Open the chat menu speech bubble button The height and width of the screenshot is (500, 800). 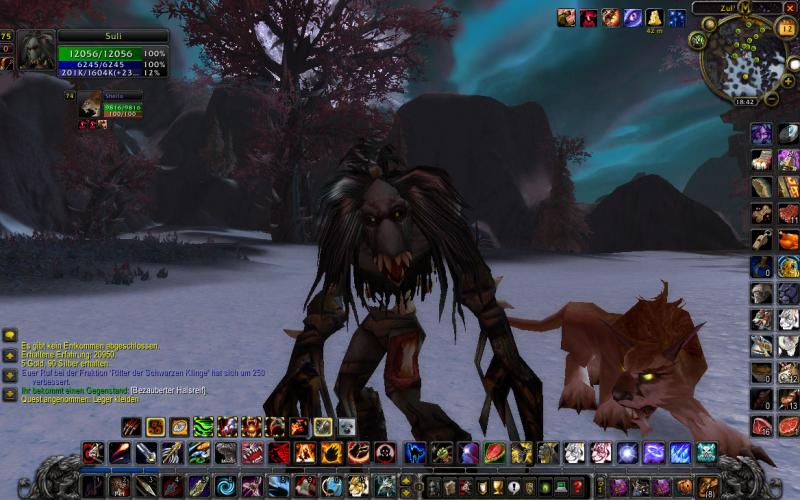tap(10, 336)
